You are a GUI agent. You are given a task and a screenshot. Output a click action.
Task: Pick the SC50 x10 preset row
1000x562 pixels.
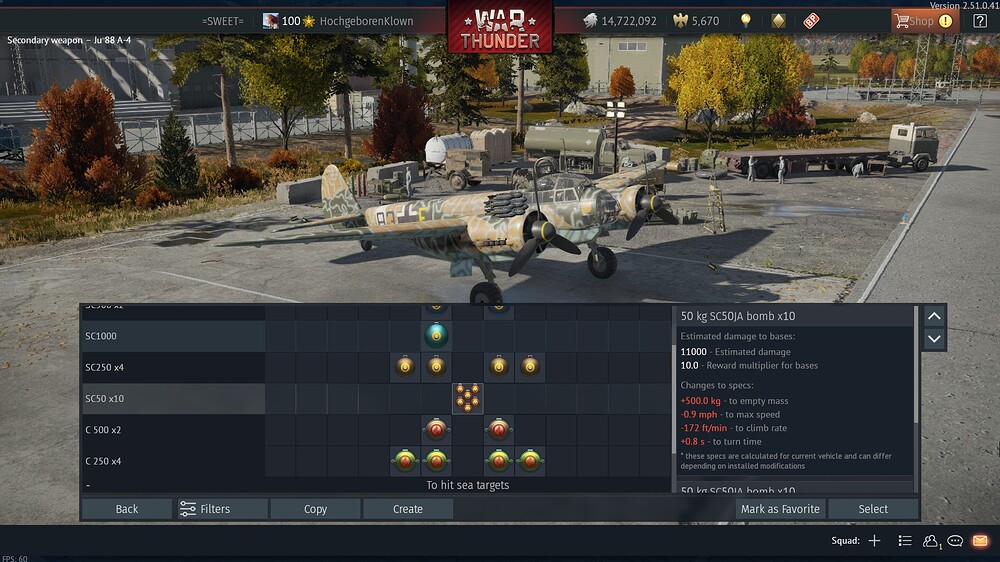172,398
